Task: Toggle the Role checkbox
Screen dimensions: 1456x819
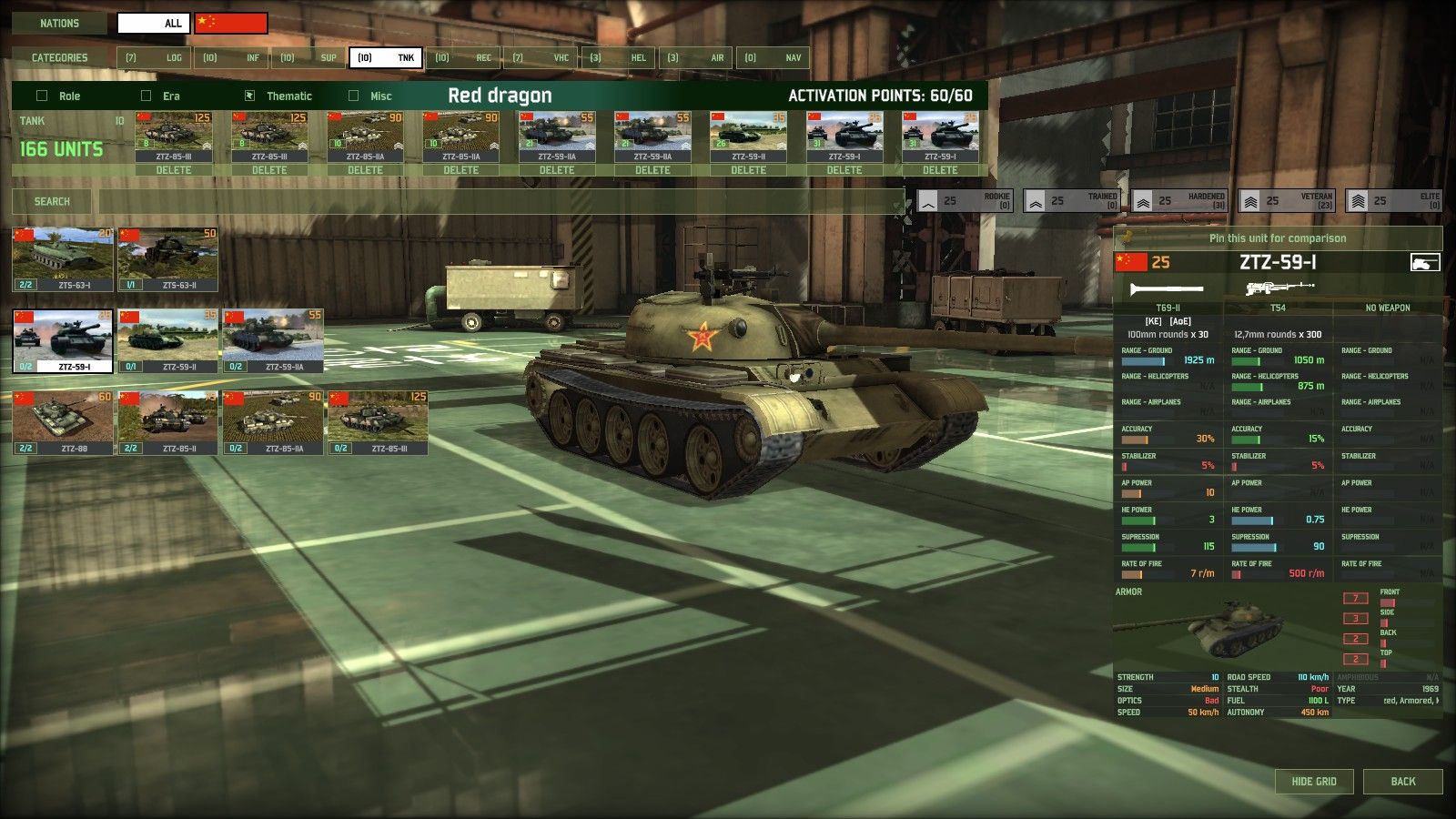Action: pyautogui.click(x=42, y=96)
